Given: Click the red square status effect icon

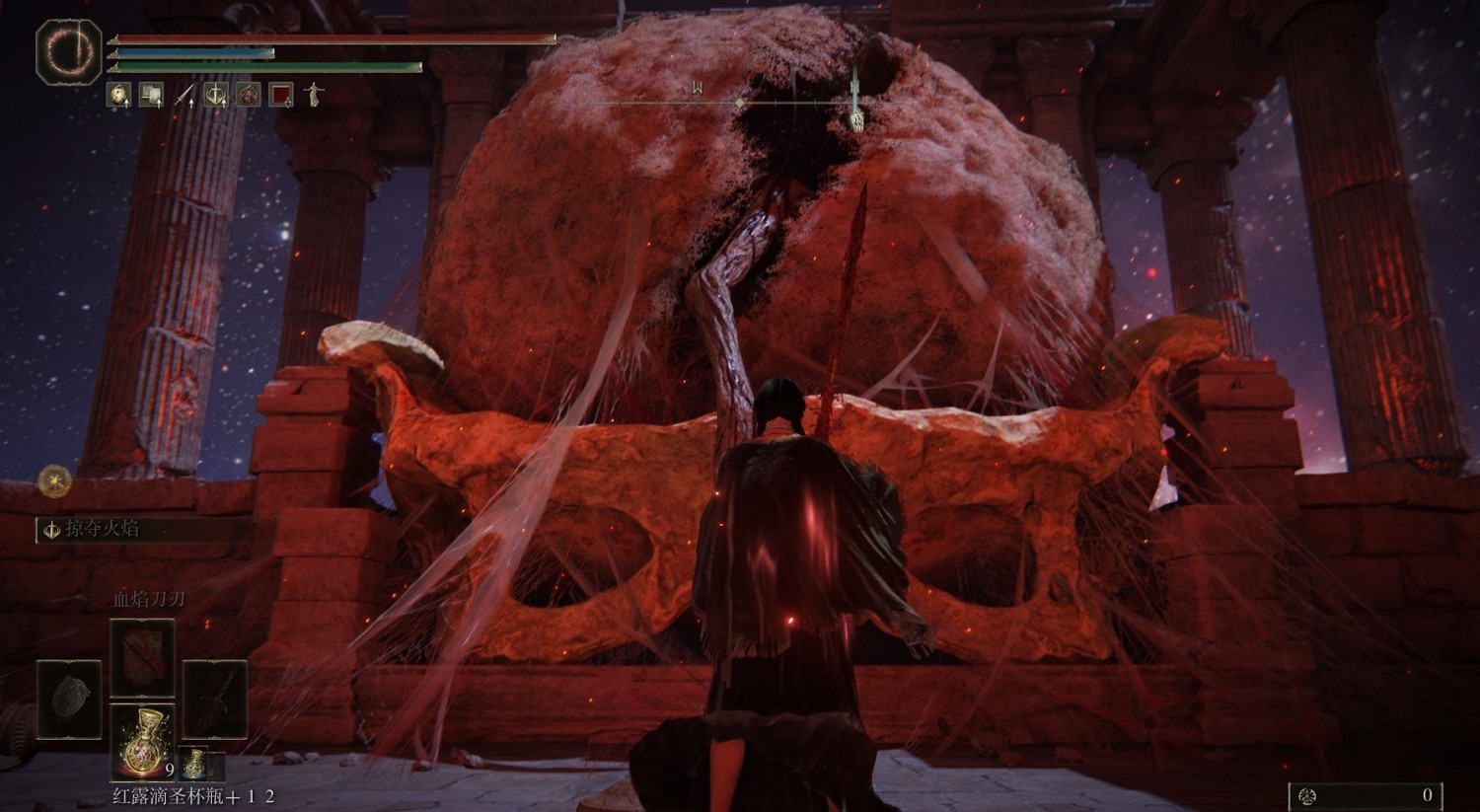Looking at the screenshot, I should pyautogui.click(x=281, y=95).
